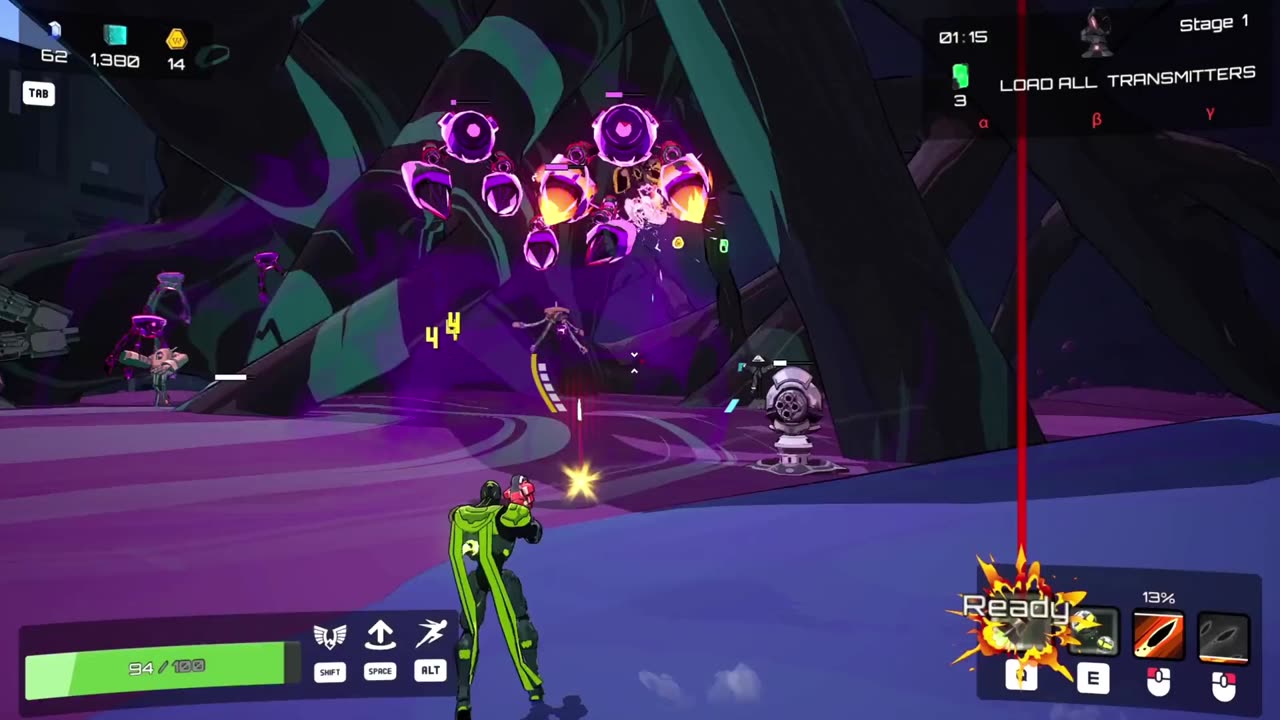Use the yellow grenade balls ability
Viewport: 1280px width, 720px height.
coord(1092,633)
